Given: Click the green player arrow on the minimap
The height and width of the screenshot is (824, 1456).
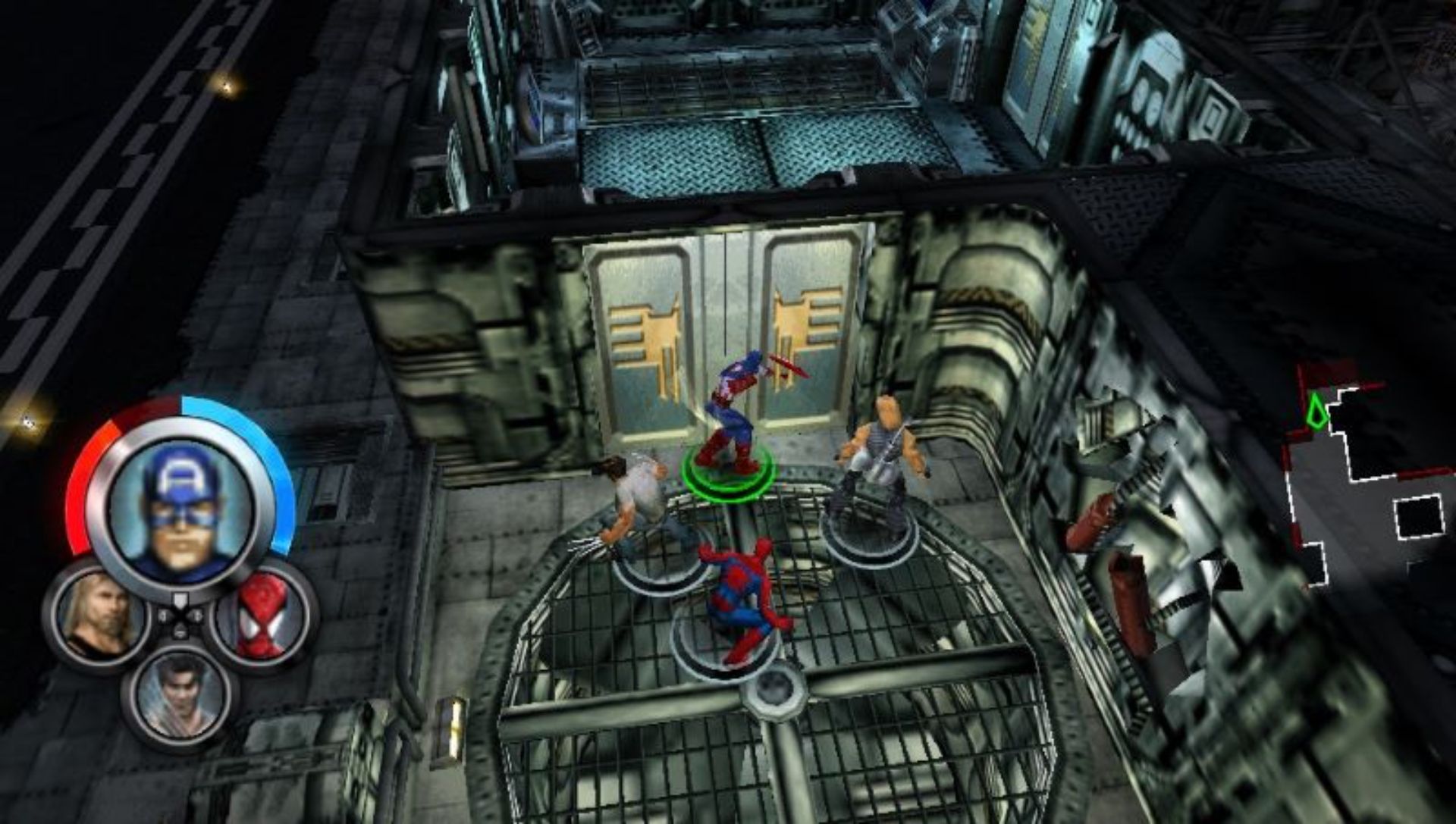Looking at the screenshot, I should point(1318,411).
